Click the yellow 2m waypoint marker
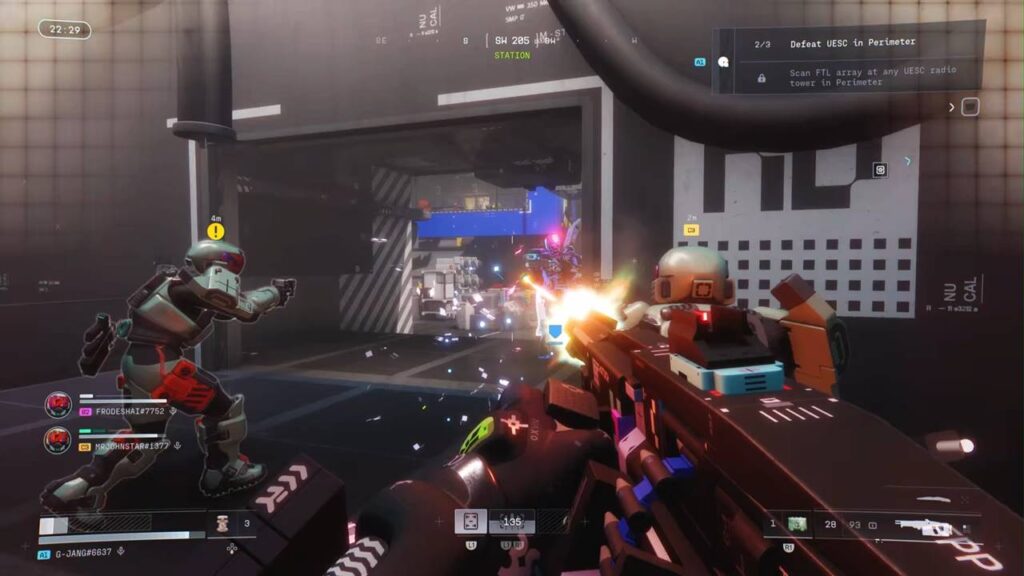Image resolution: width=1024 pixels, height=576 pixels. [x=691, y=230]
